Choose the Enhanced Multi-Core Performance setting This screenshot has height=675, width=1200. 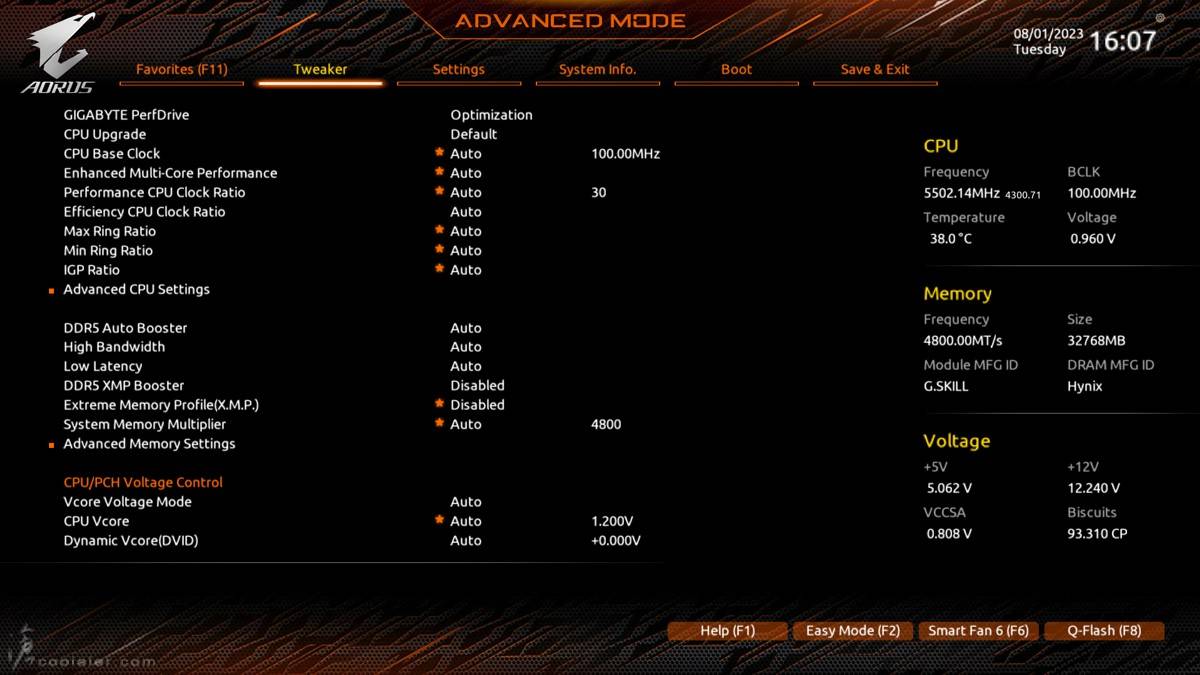(x=170, y=173)
